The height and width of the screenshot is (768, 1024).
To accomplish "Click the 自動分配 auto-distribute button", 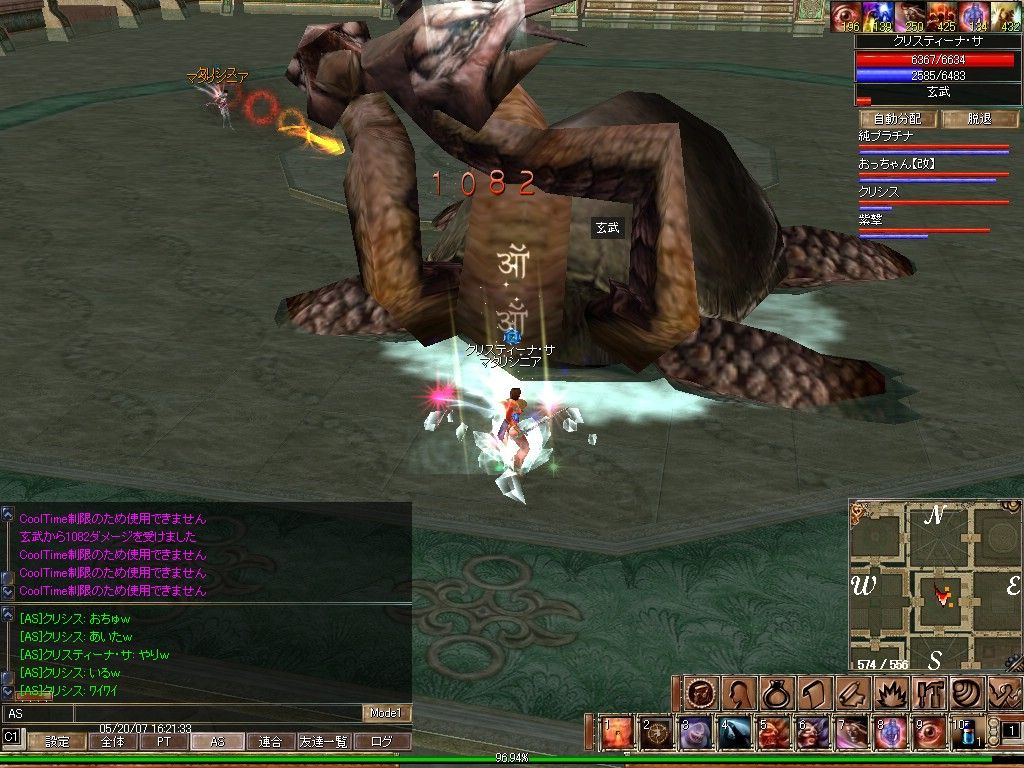I will [897, 119].
